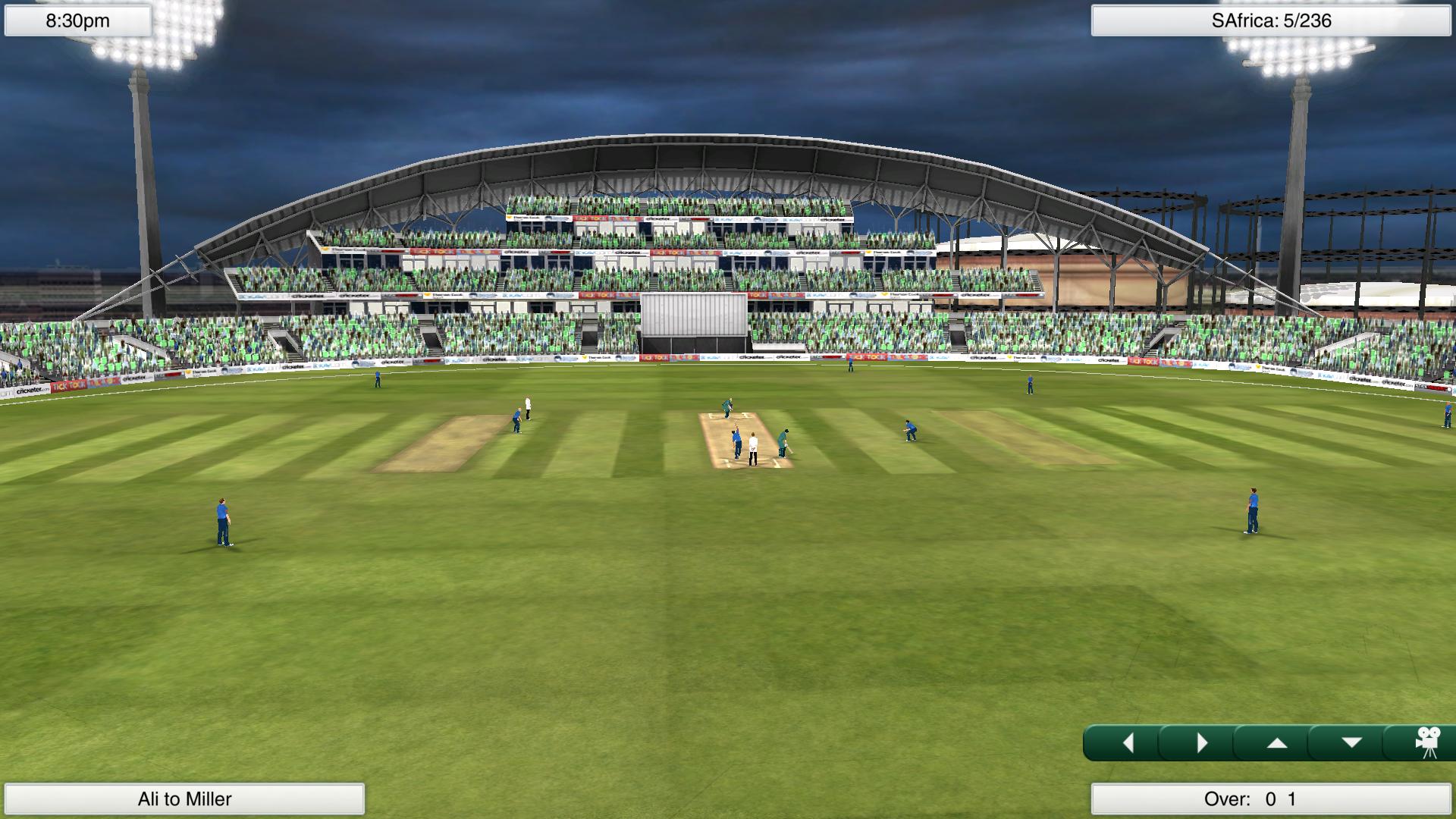Select batsman Miller at the crease
1456x819 pixels.
click(783, 444)
